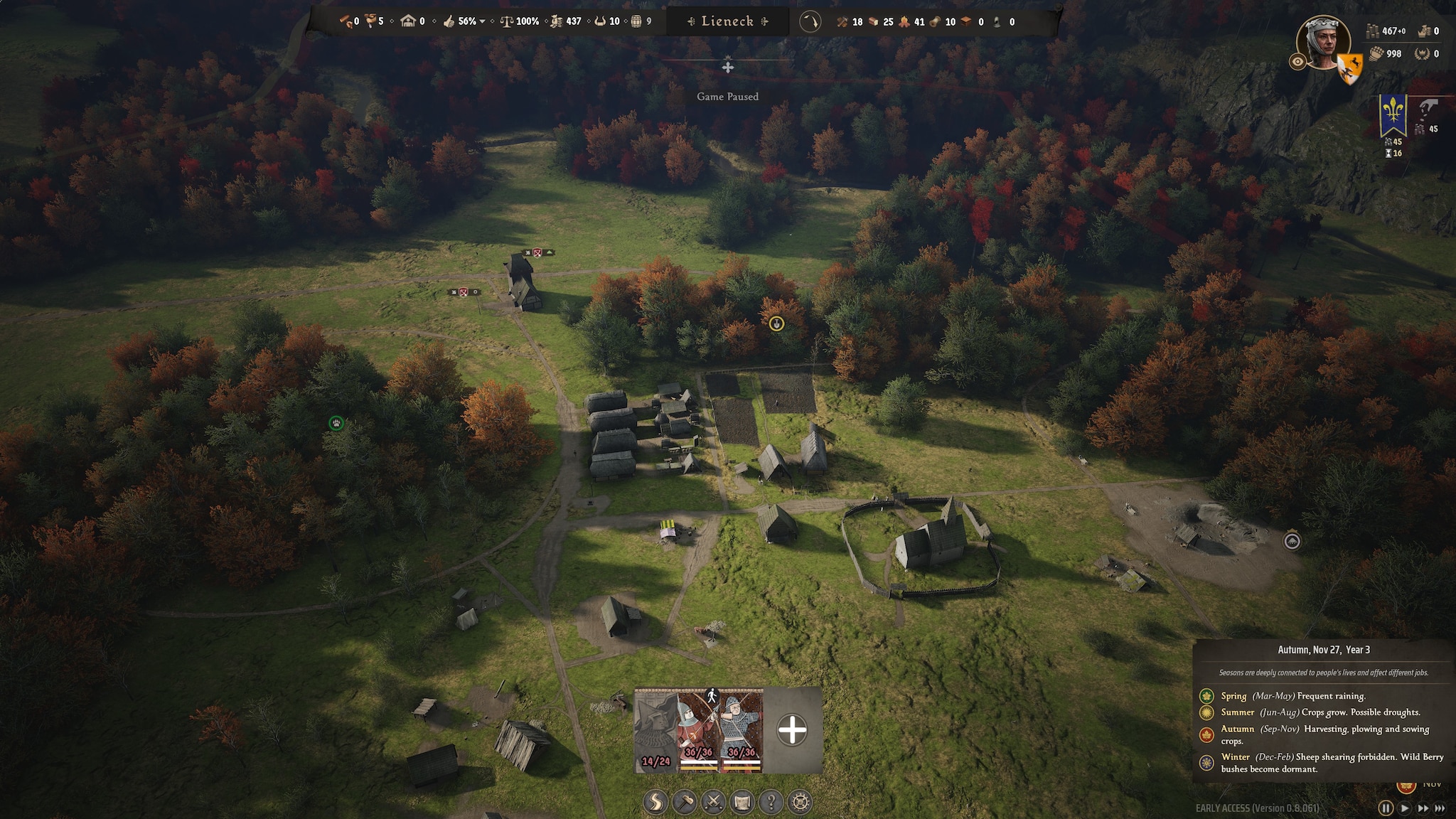Toggle the pause button
Image resolution: width=1456 pixels, height=819 pixels.
point(1386,808)
